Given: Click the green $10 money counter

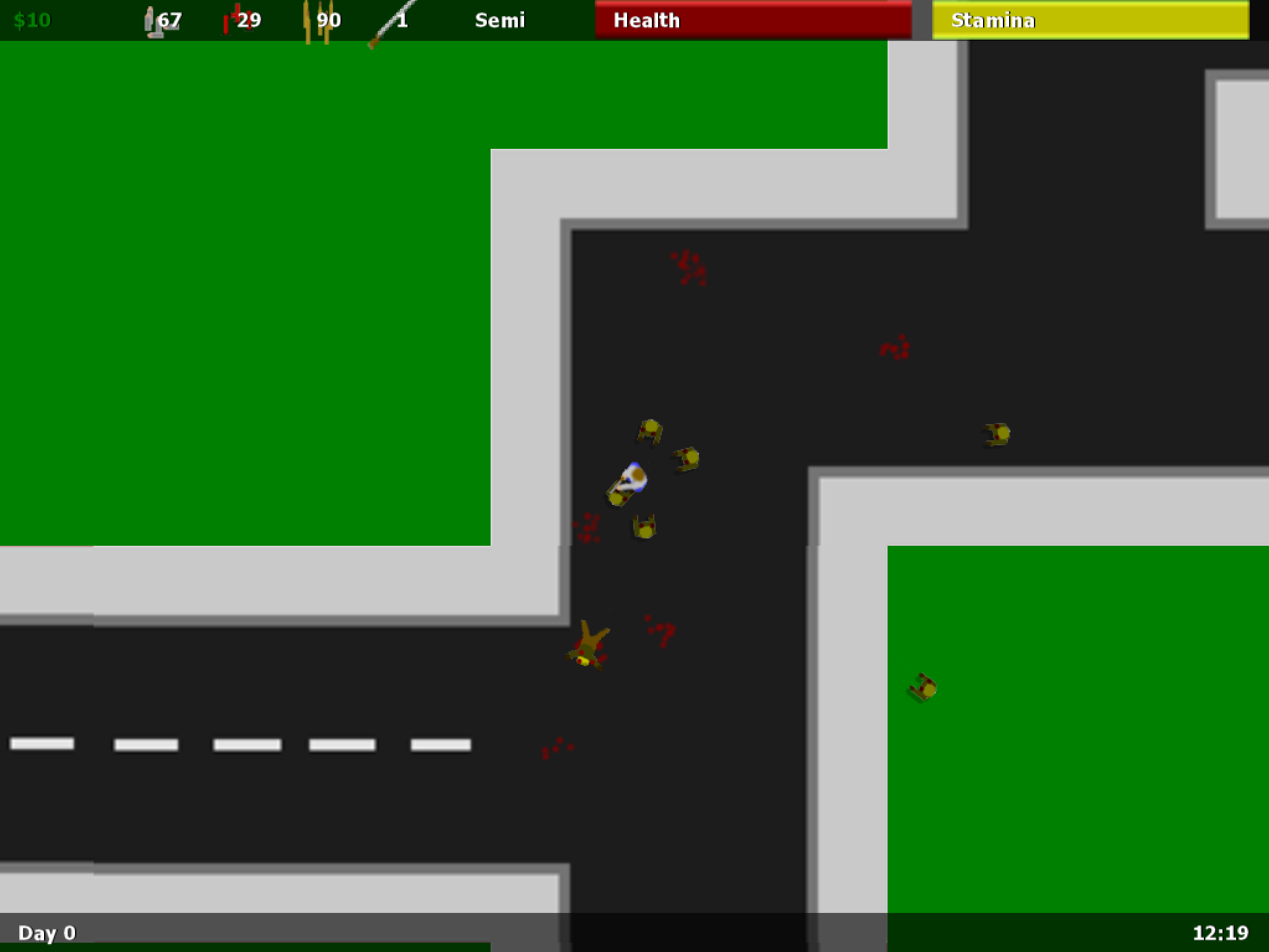Looking at the screenshot, I should [x=31, y=19].
